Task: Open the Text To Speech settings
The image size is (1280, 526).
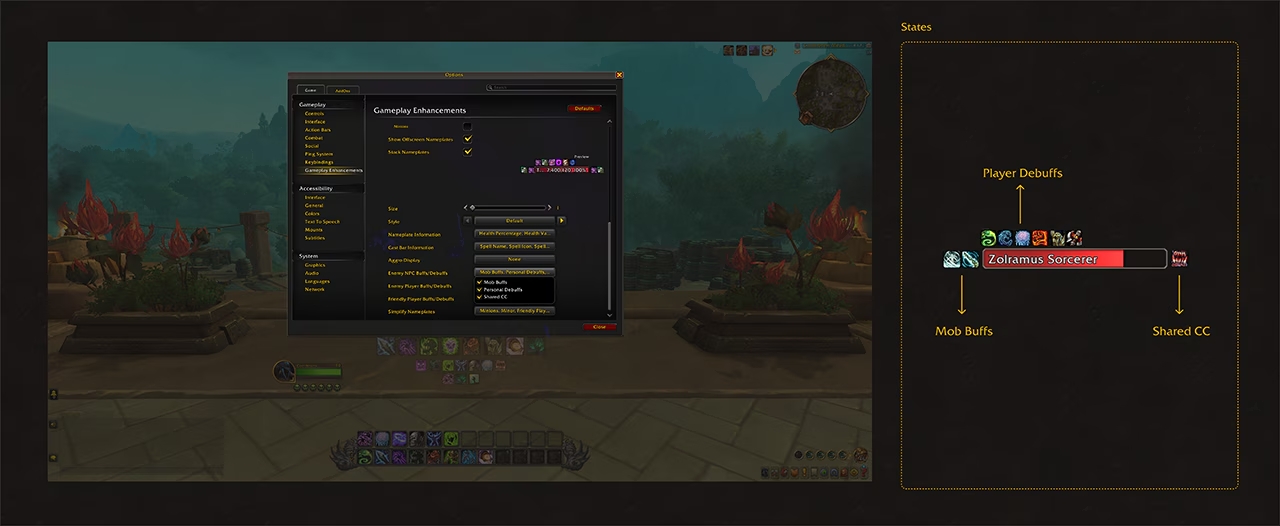Action: tap(322, 222)
